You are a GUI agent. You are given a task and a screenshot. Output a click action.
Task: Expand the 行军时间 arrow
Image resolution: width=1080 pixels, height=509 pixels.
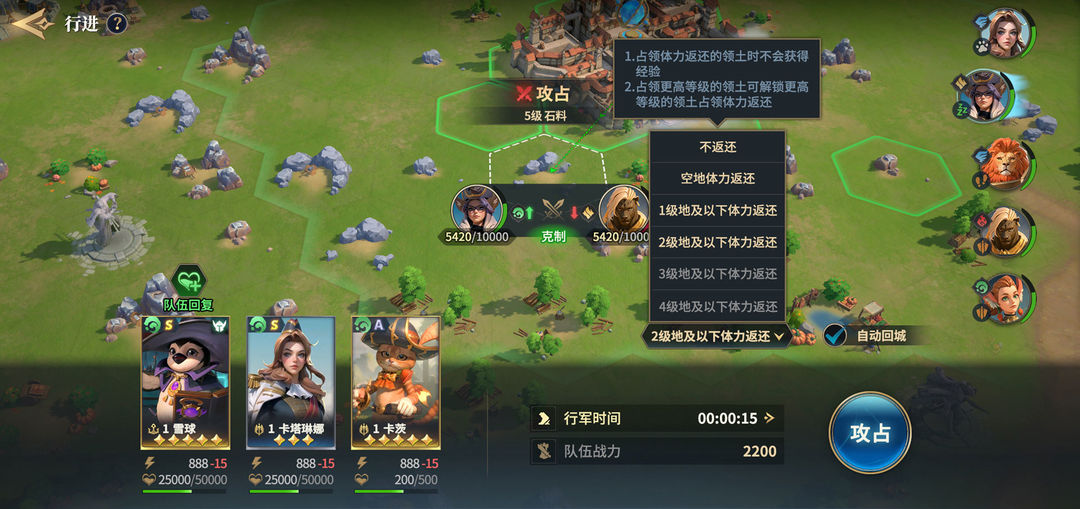(769, 418)
